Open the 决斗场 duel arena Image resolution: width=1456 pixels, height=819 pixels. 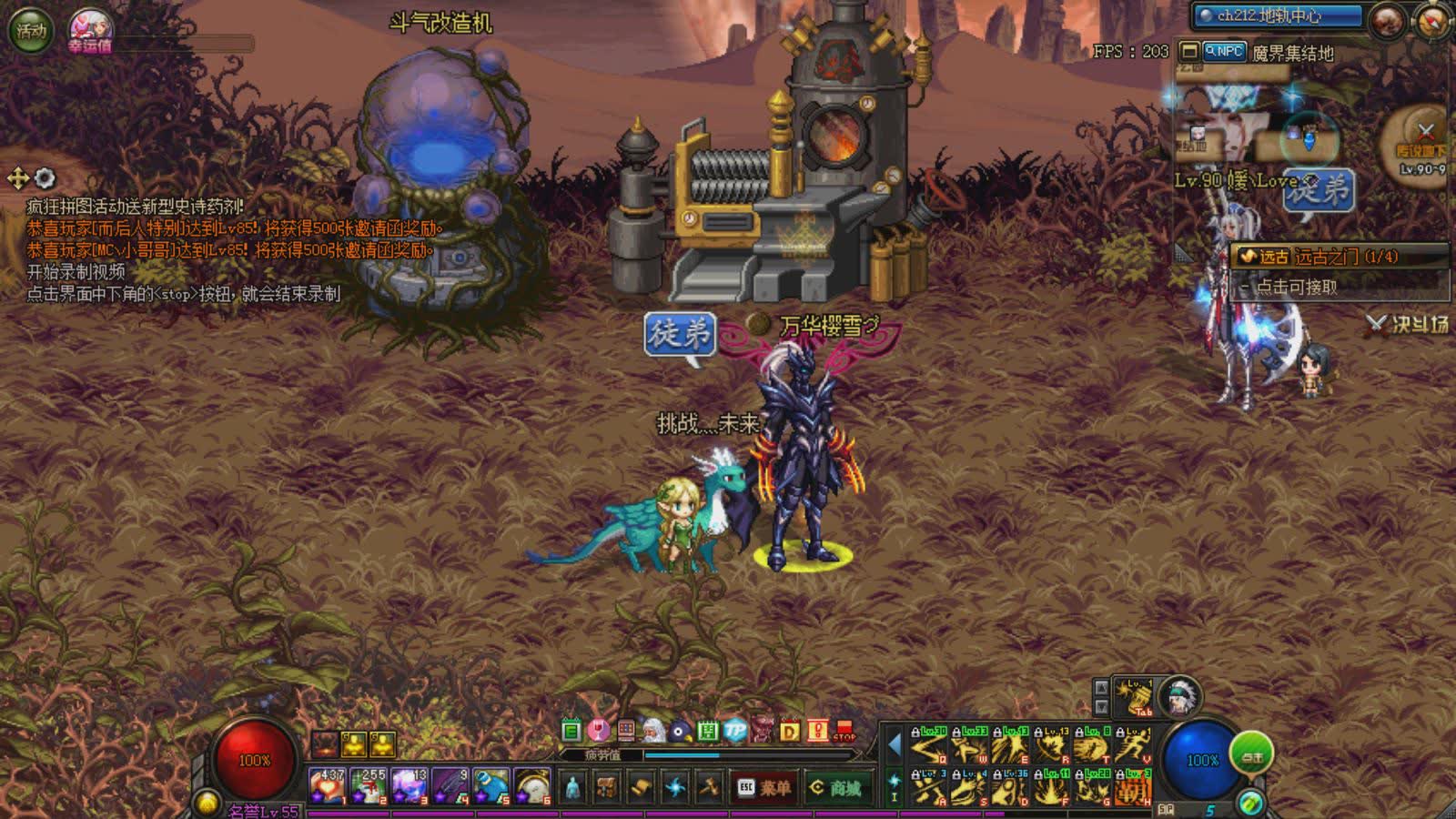1408,324
